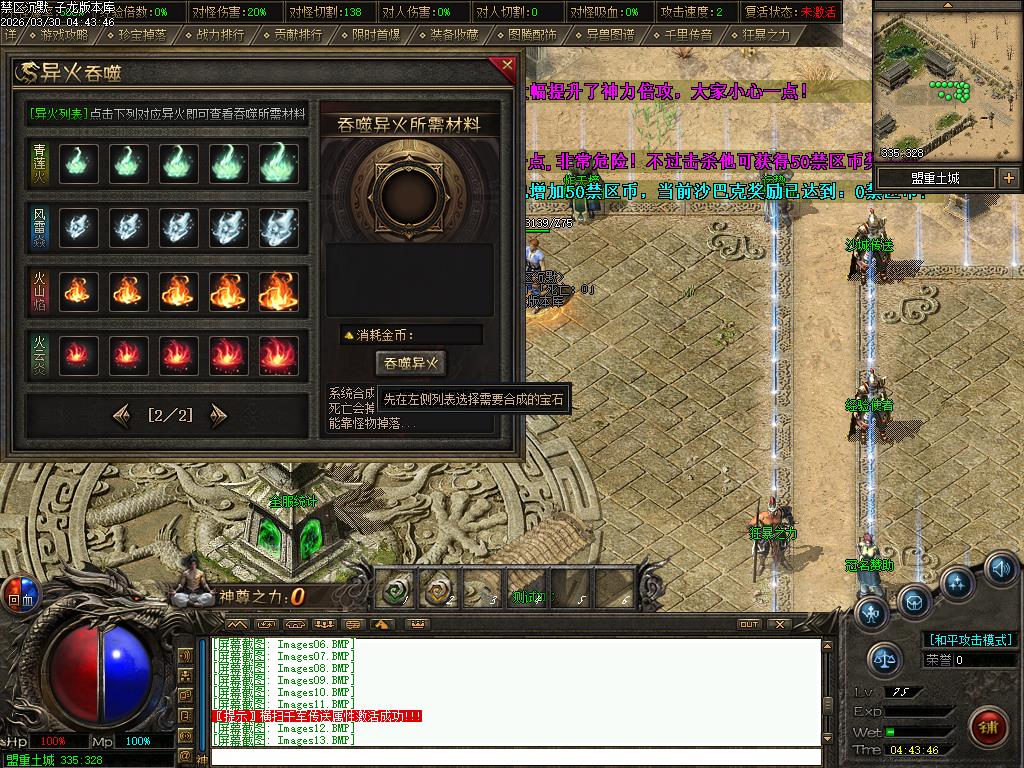Close the 异火吞噬 window
Image resolution: width=1024 pixels, height=768 pixels.
point(507,68)
